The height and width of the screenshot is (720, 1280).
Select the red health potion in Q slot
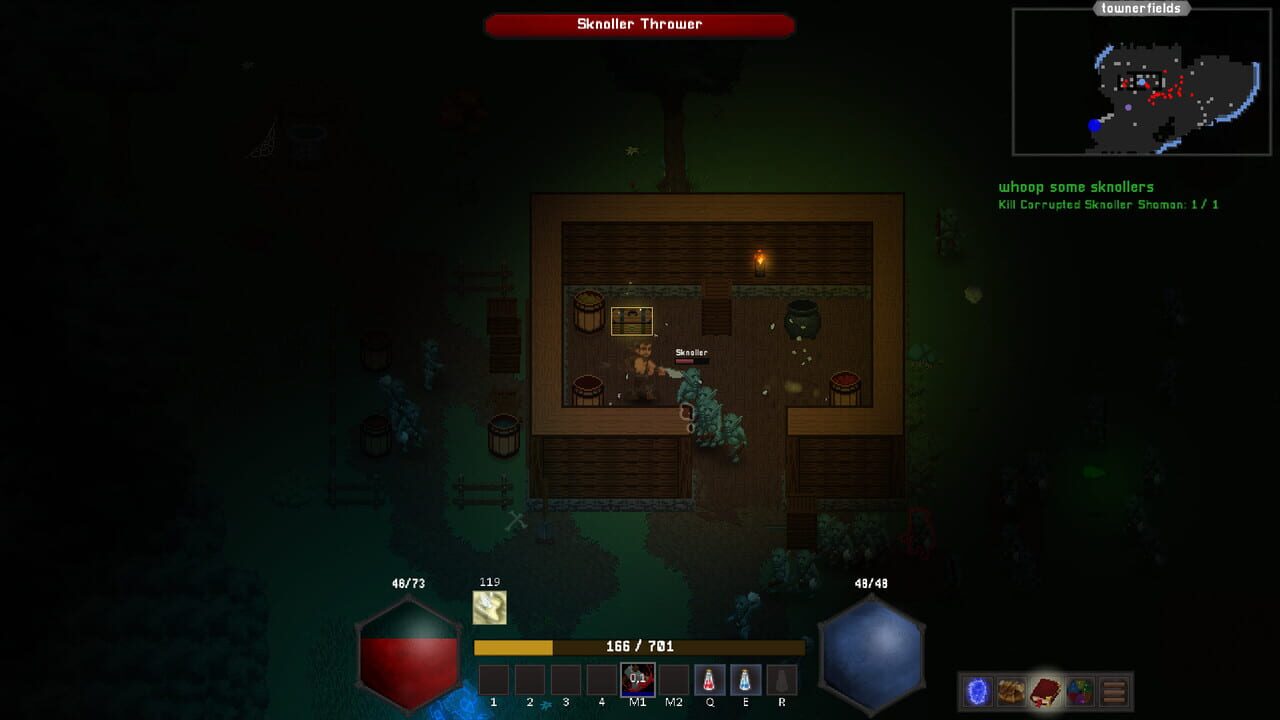pos(709,679)
